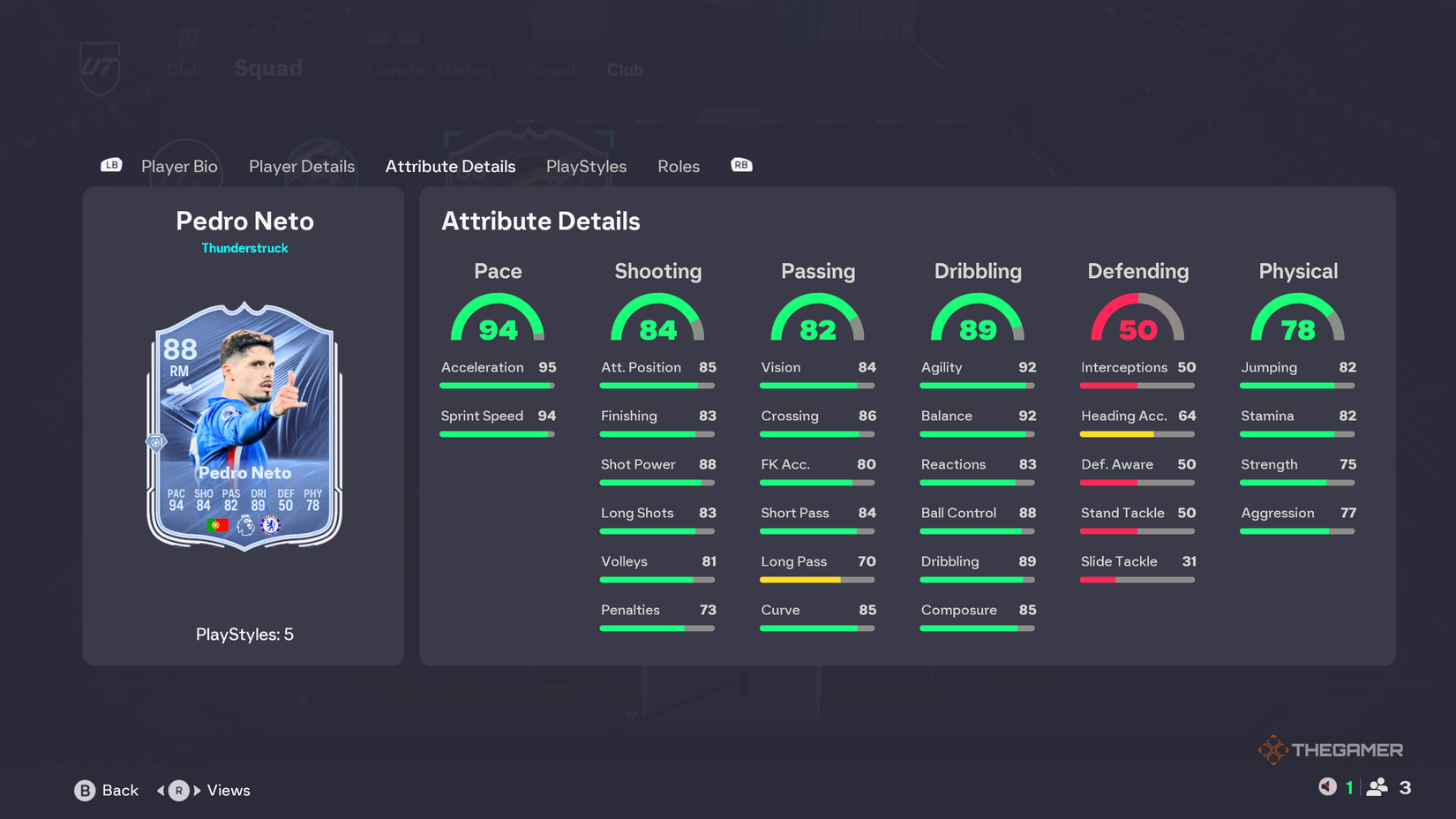Click the Sprint Speed progress bar
1456x819 pixels.
click(x=497, y=434)
